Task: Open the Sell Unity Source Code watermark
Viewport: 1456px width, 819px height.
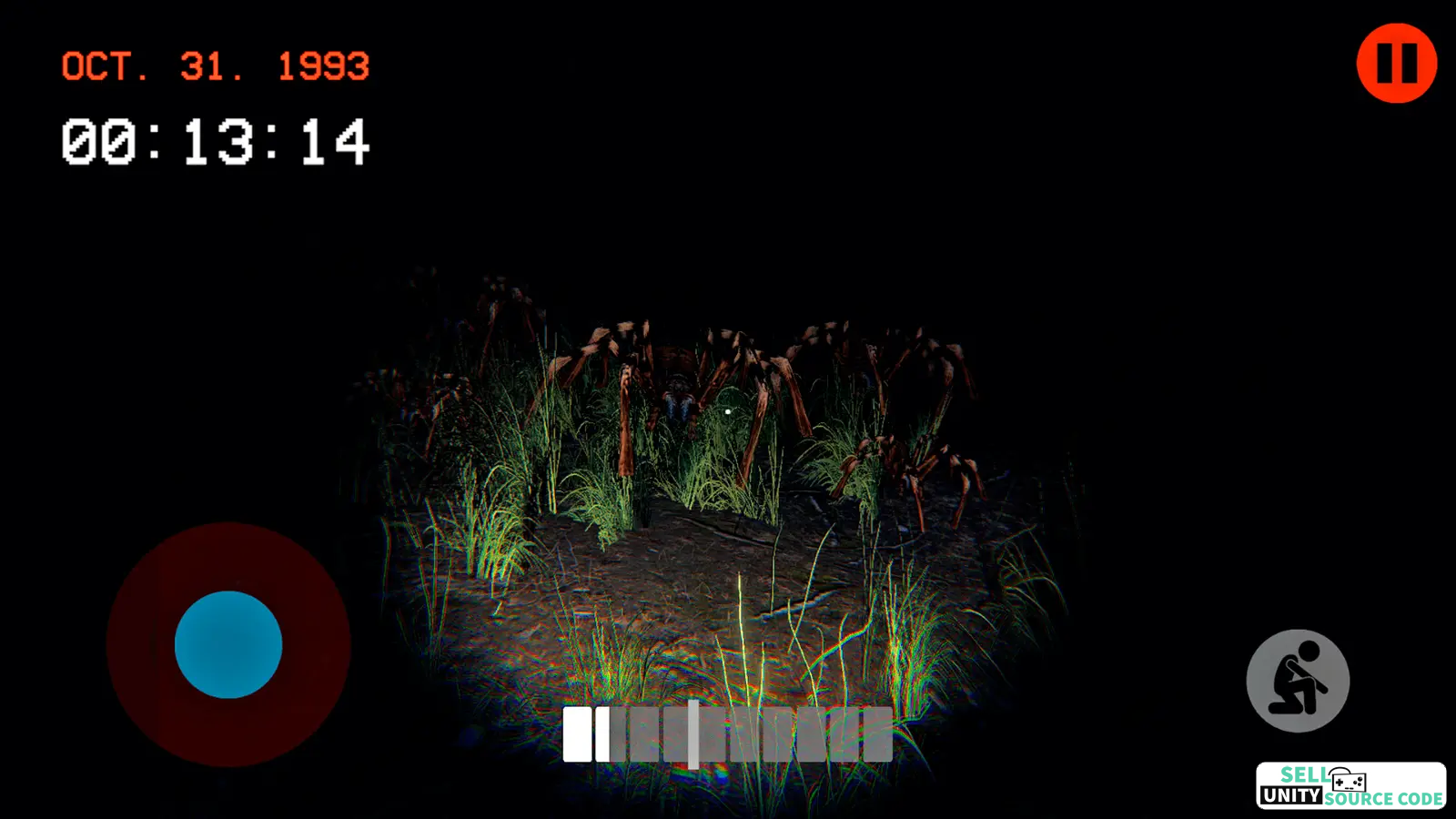Action: coord(1350,786)
